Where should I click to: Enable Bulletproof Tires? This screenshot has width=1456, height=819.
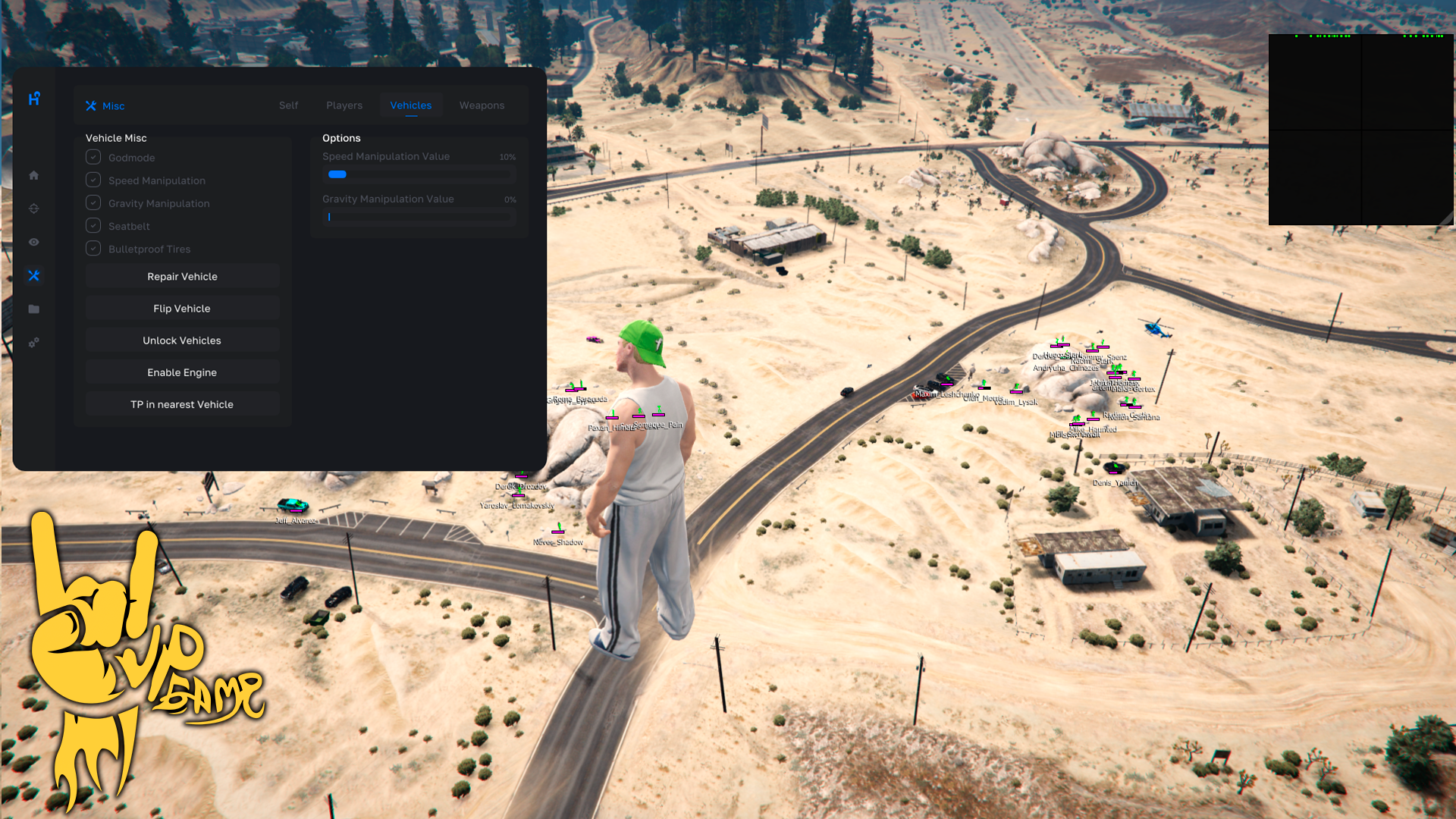(93, 248)
